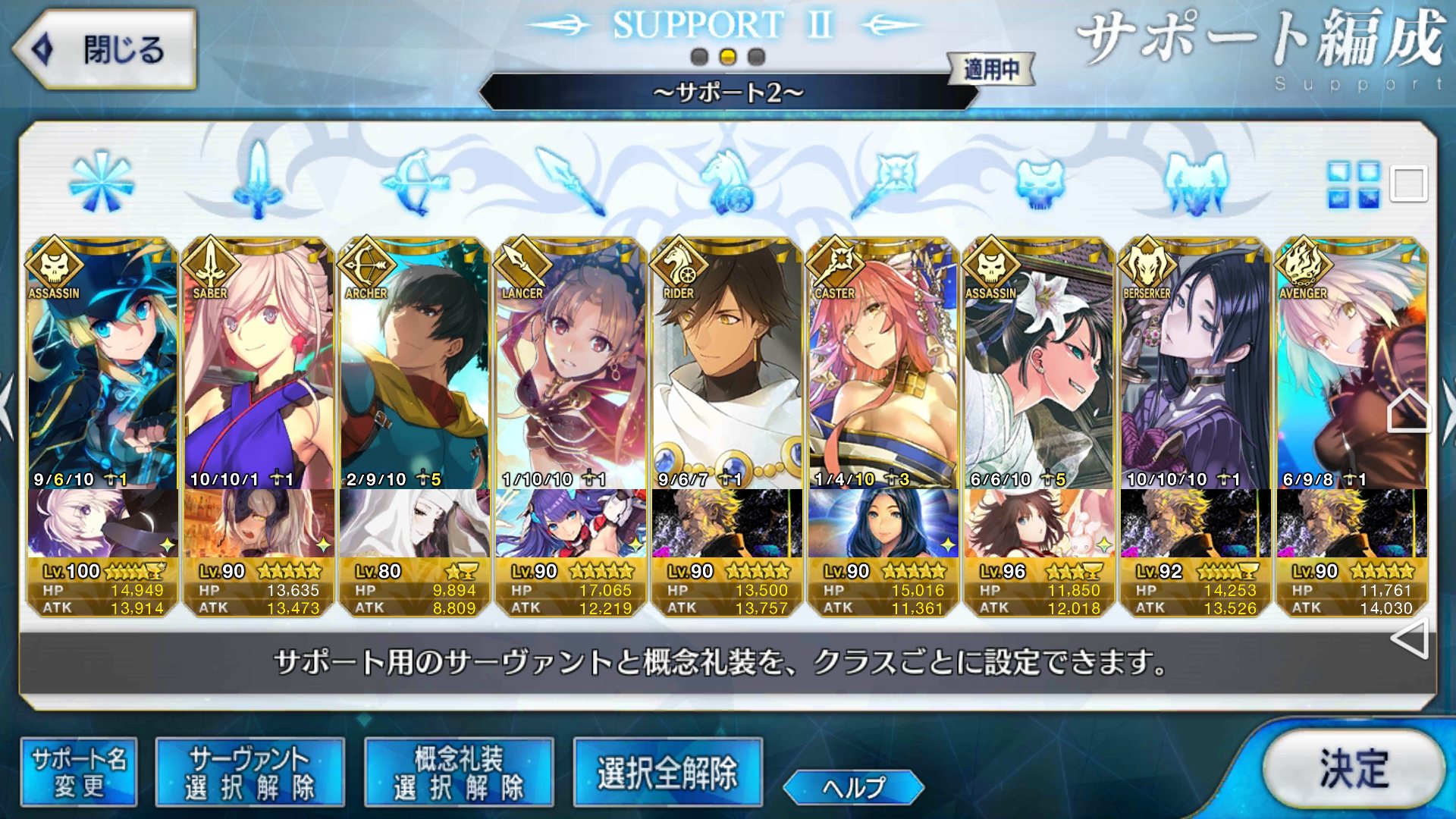Screen dimensions: 1456x819
Task: Pick the Berserker servant card
Action: point(1196,364)
